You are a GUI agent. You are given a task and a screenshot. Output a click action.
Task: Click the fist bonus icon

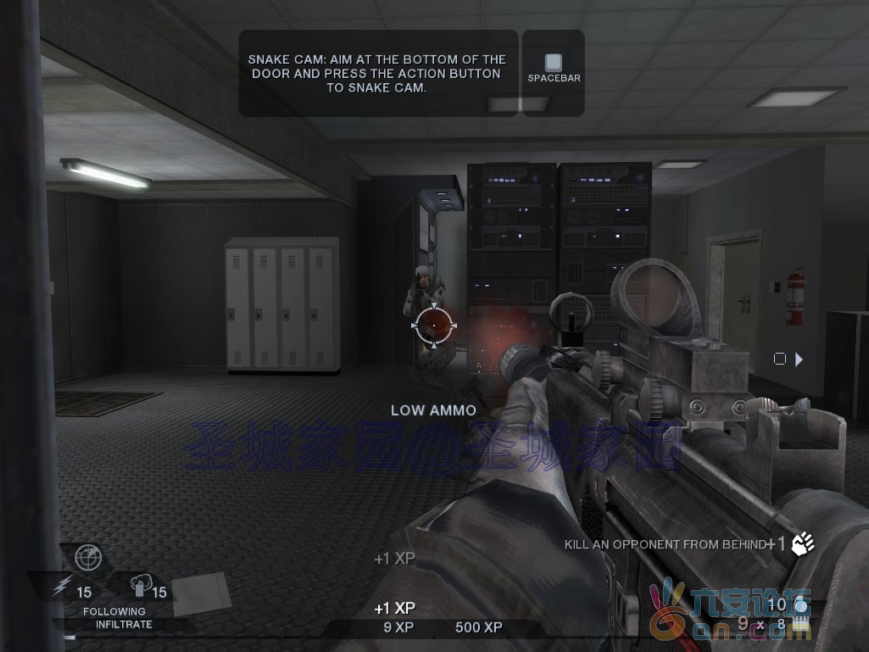(803, 543)
